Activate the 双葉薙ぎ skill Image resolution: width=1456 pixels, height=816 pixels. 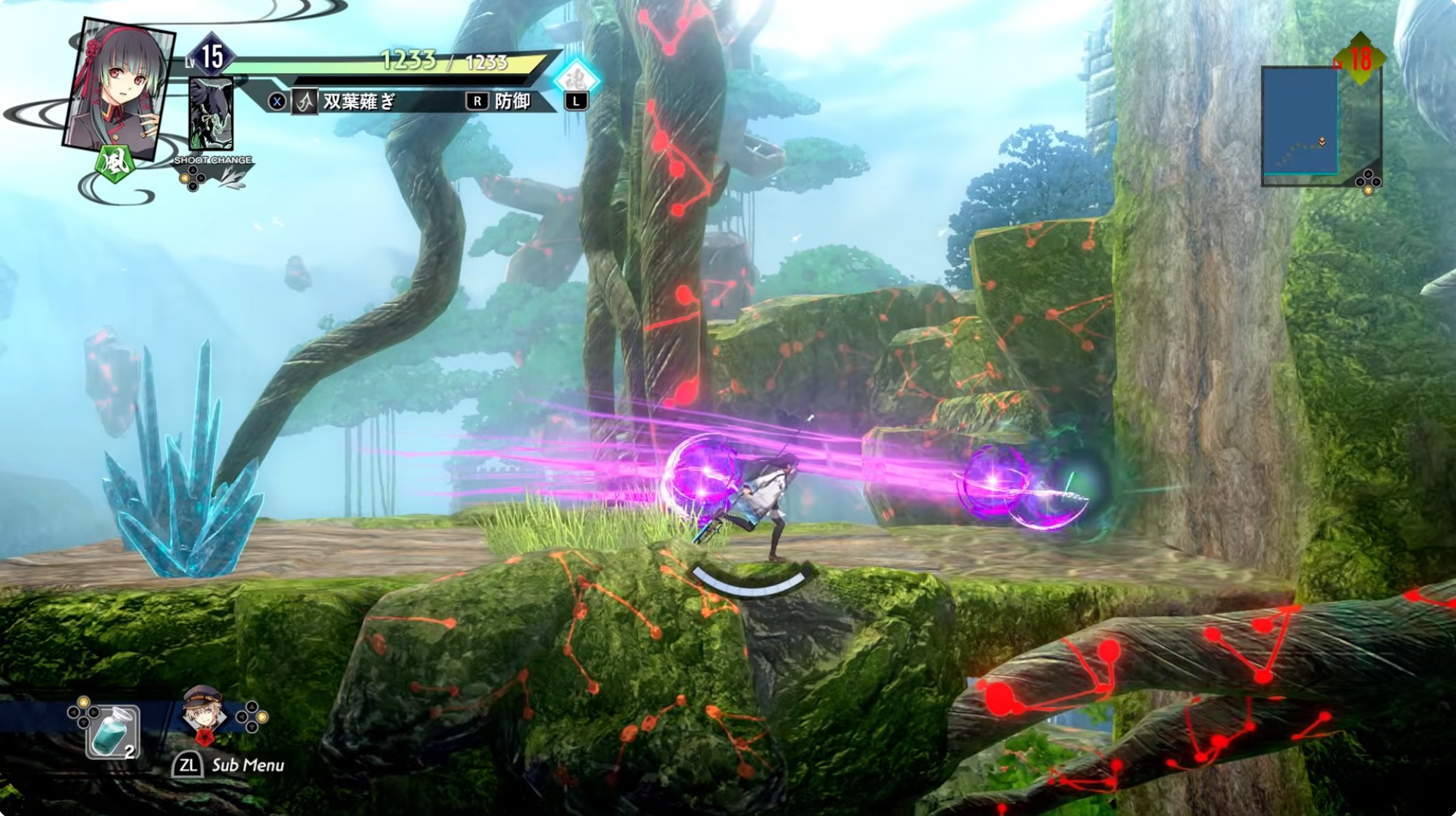tap(359, 101)
